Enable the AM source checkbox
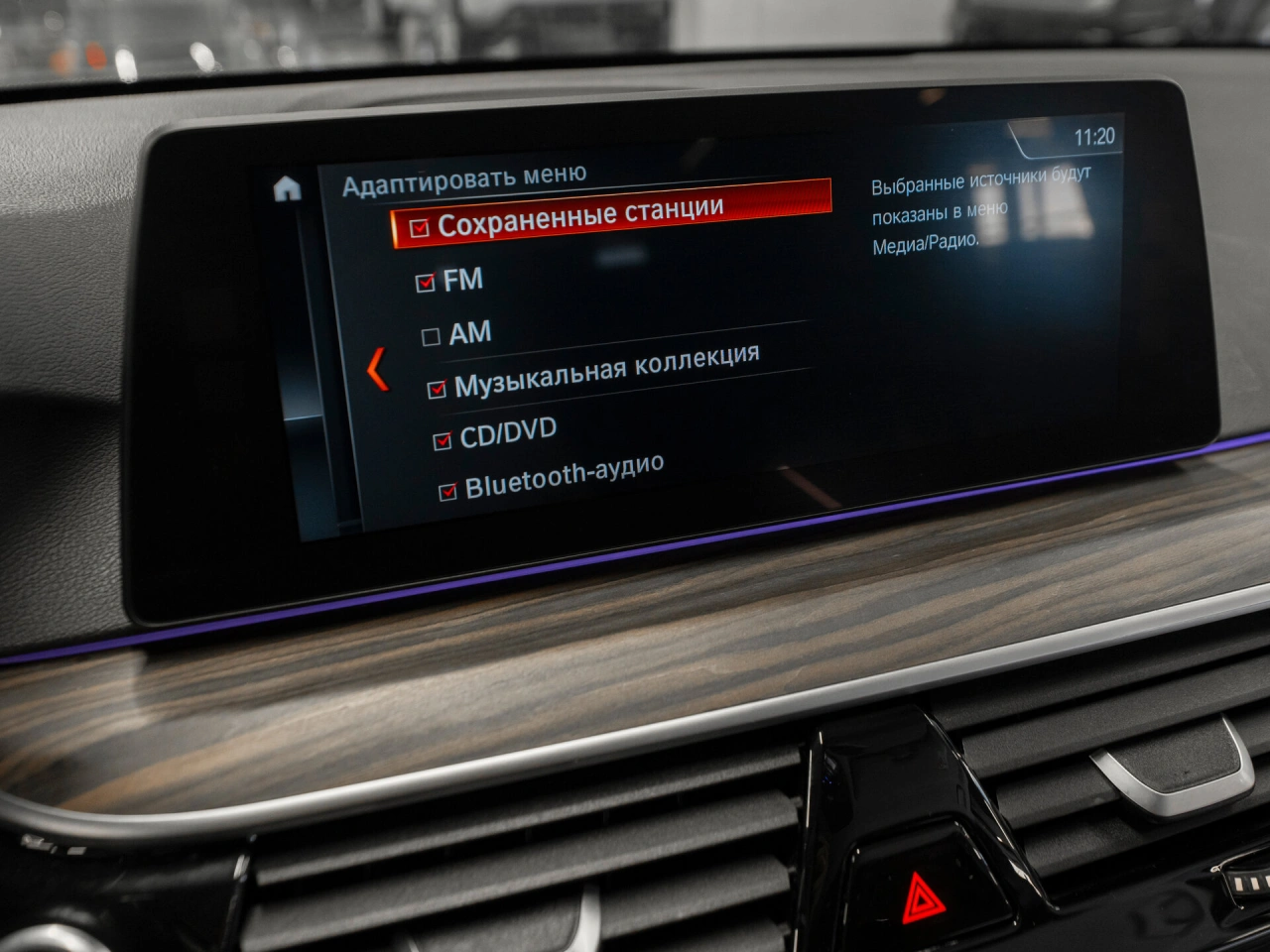 click(x=431, y=337)
